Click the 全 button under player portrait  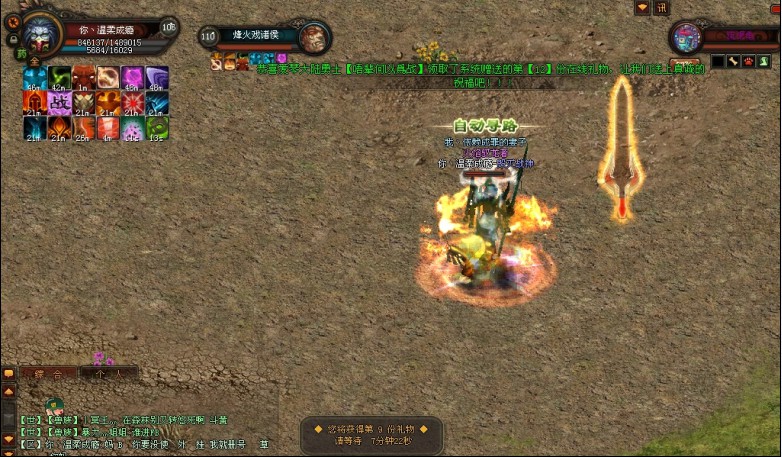[34, 62]
